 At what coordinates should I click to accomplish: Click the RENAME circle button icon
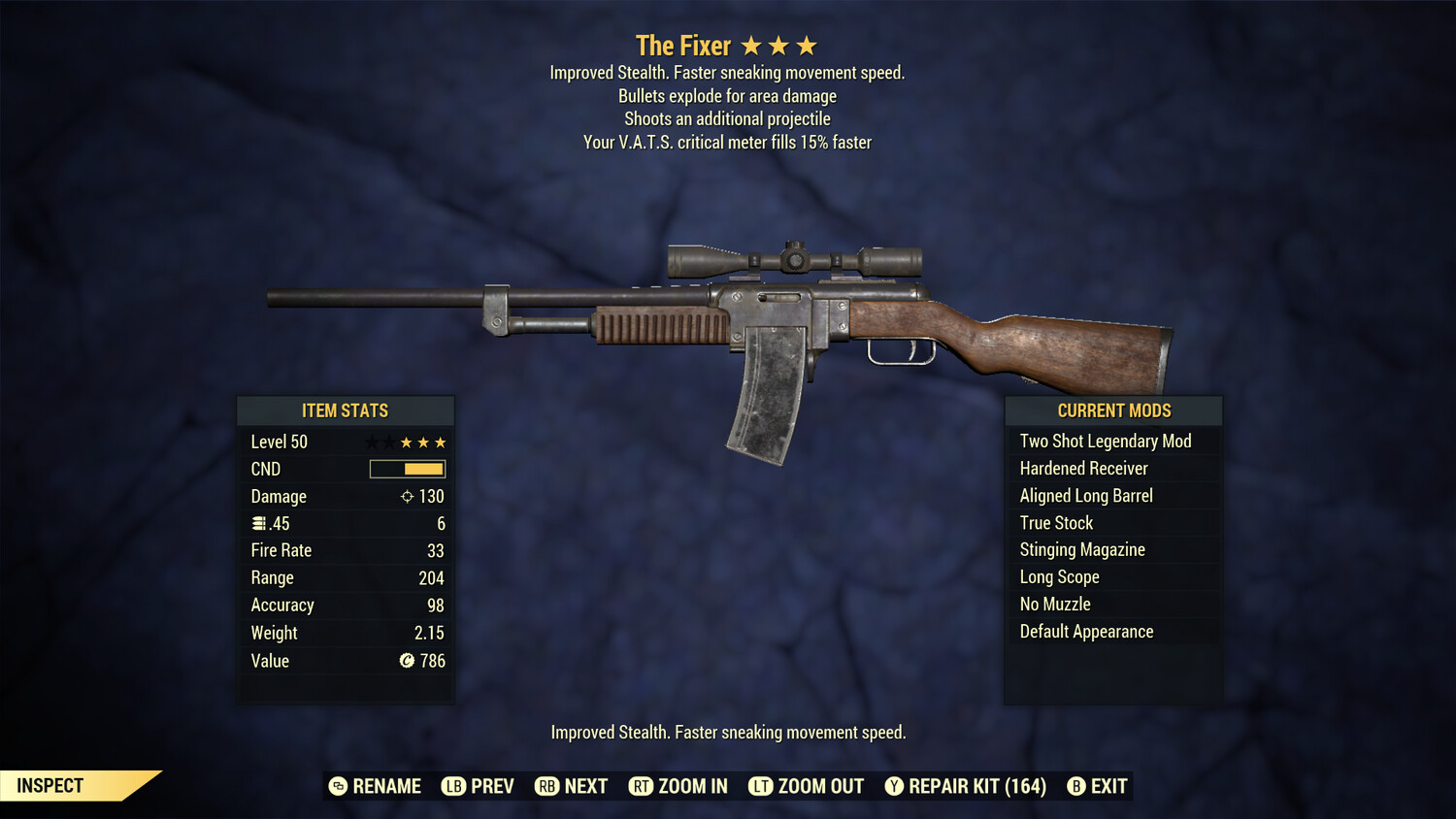pyautogui.click(x=337, y=786)
